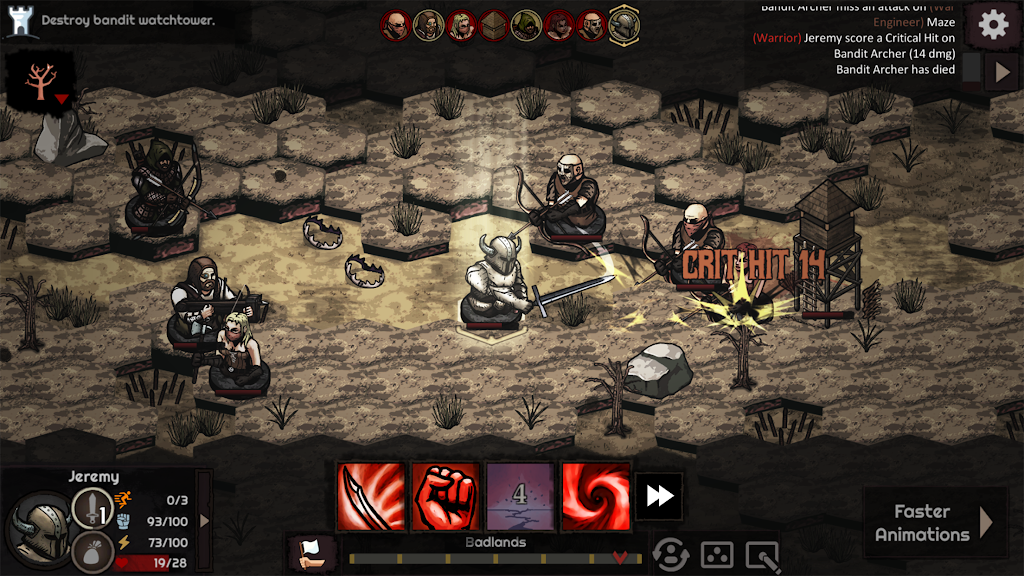Activate the red sword slash ability
Screen dimensions: 1024x576
(371, 496)
